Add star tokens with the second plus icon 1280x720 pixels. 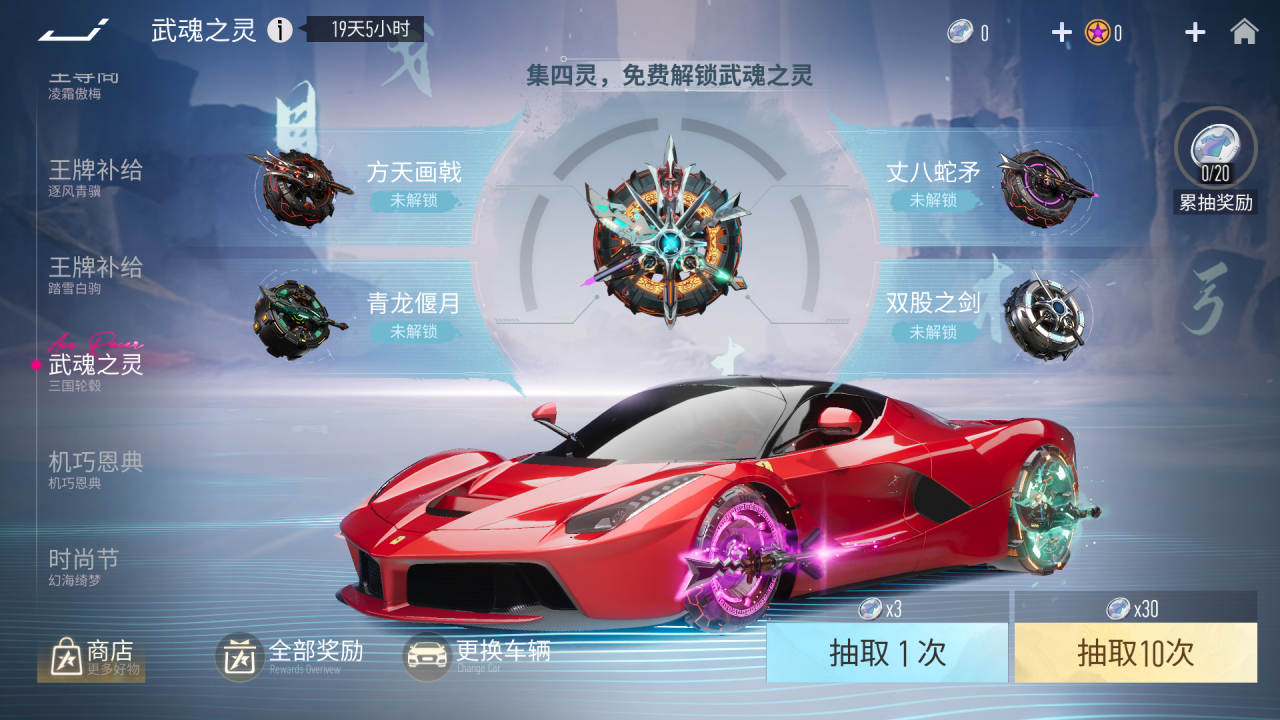(1194, 31)
